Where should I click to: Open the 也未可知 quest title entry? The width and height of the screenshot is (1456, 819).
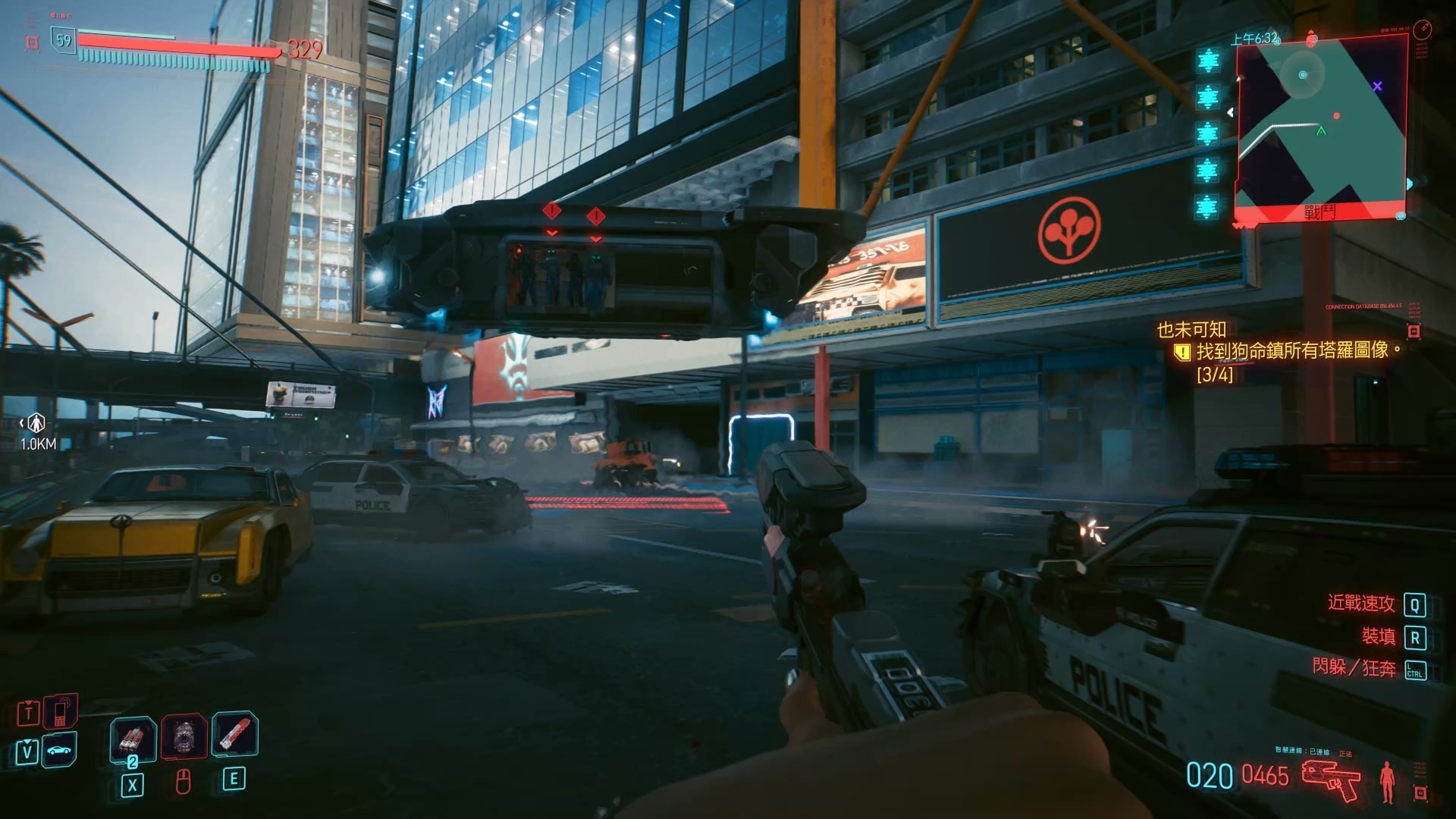pos(1191,330)
